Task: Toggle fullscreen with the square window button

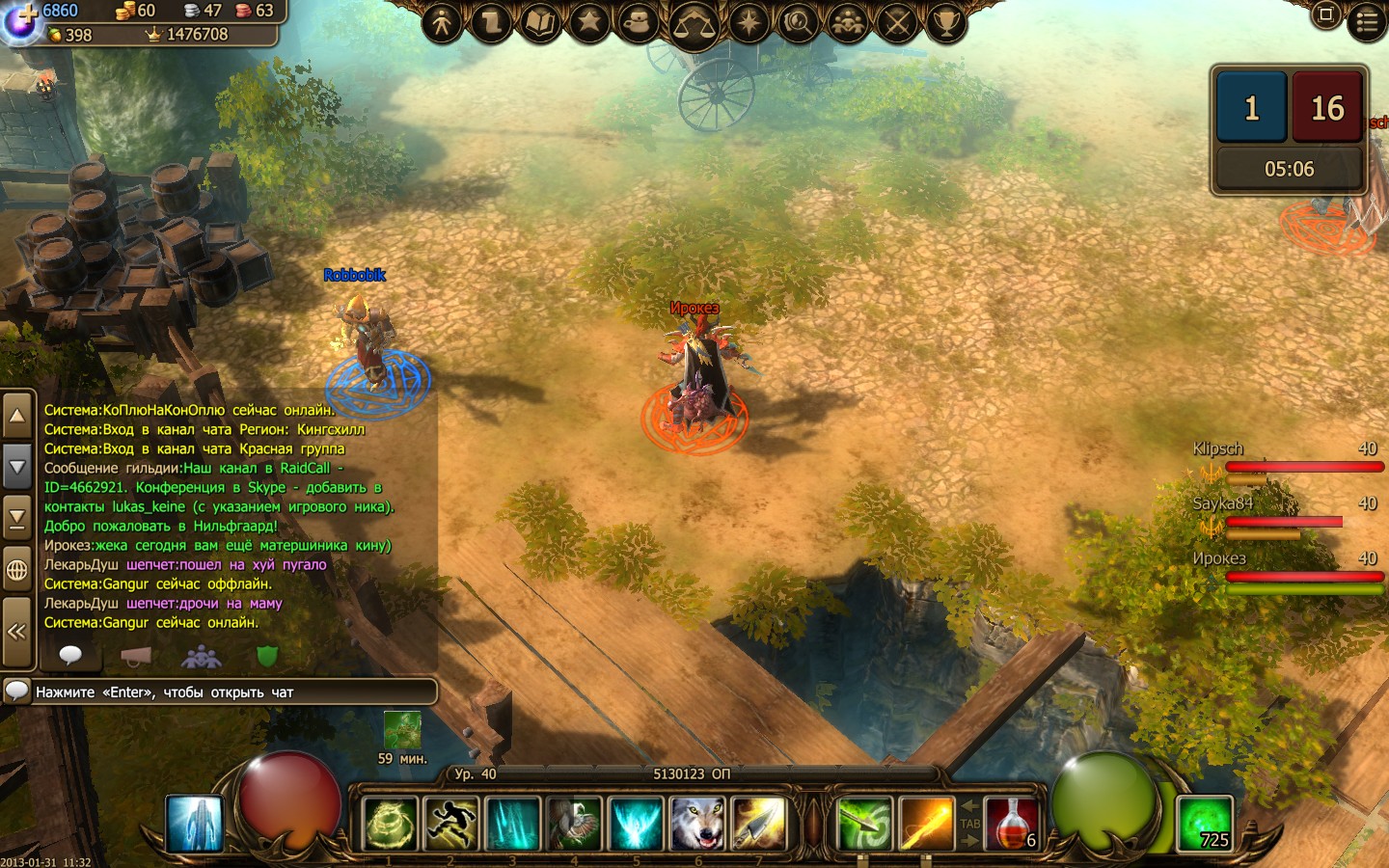Action: pyautogui.click(x=1325, y=14)
